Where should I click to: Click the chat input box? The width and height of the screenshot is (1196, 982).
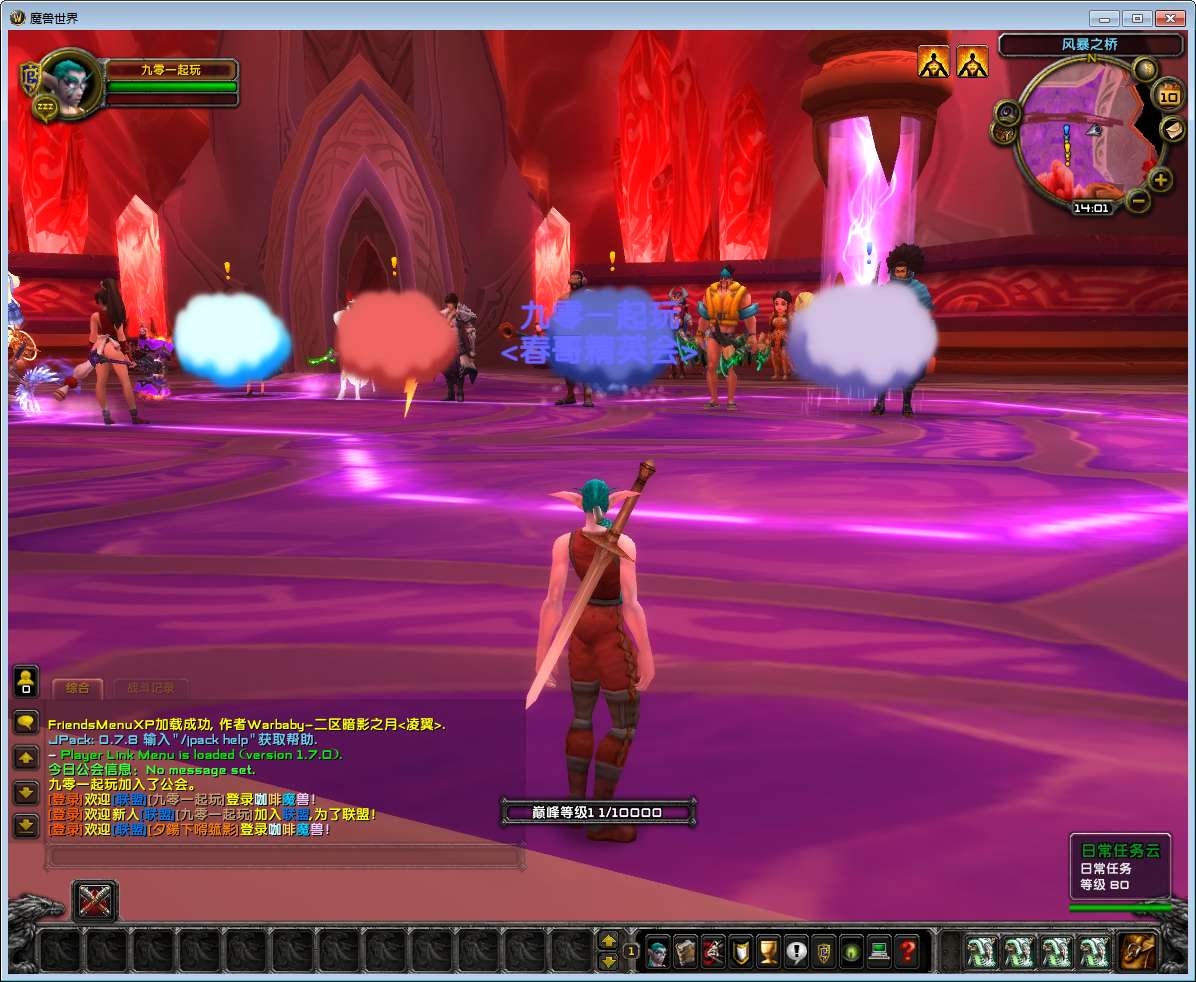click(285, 856)
